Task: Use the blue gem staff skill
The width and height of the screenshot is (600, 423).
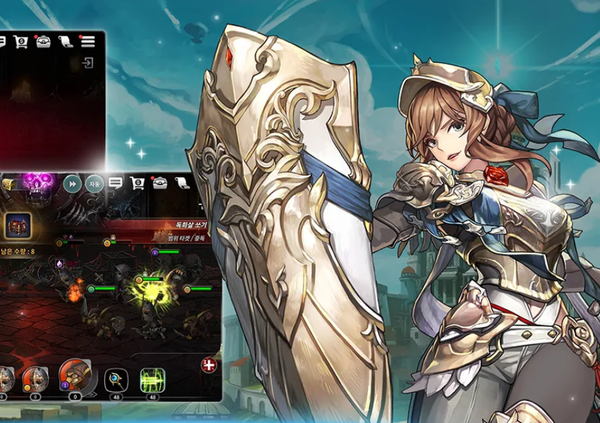Action: pyautogui.click(x=116, y=380)
